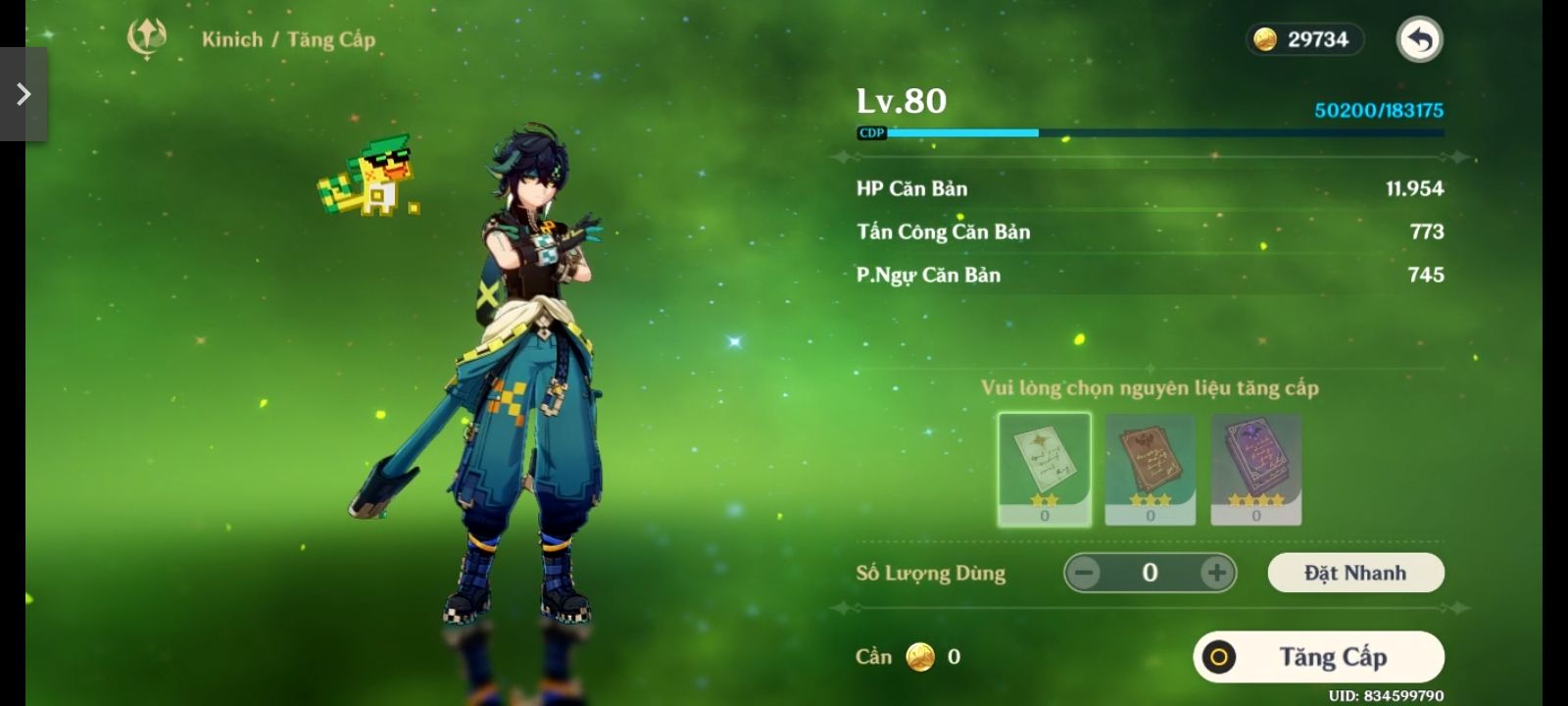This screenshot has width=1568, height=706.
Task: Click the Đặt Nhanh quick-set button
Action: tap(1355, 573)
